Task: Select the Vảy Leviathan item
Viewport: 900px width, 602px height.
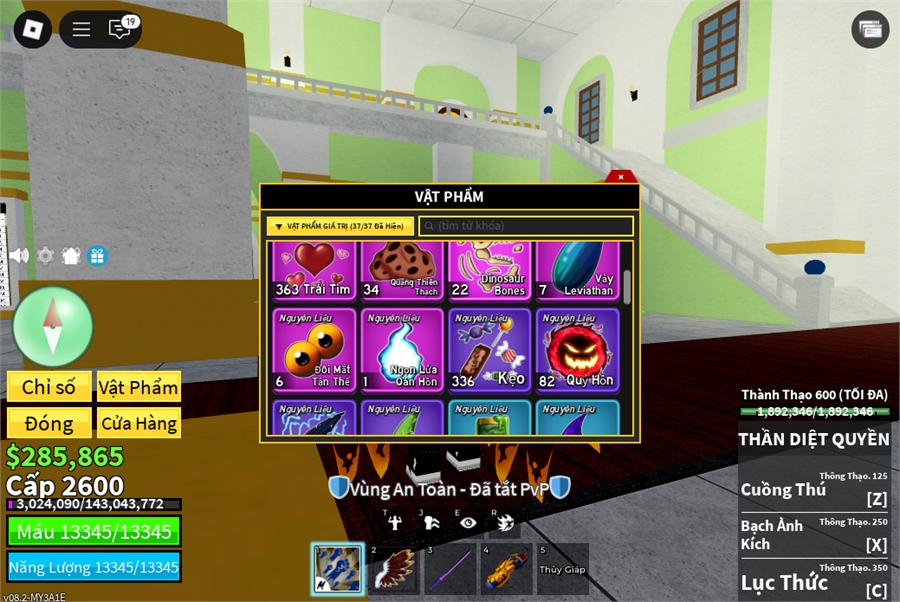Action: pos(577,270)
